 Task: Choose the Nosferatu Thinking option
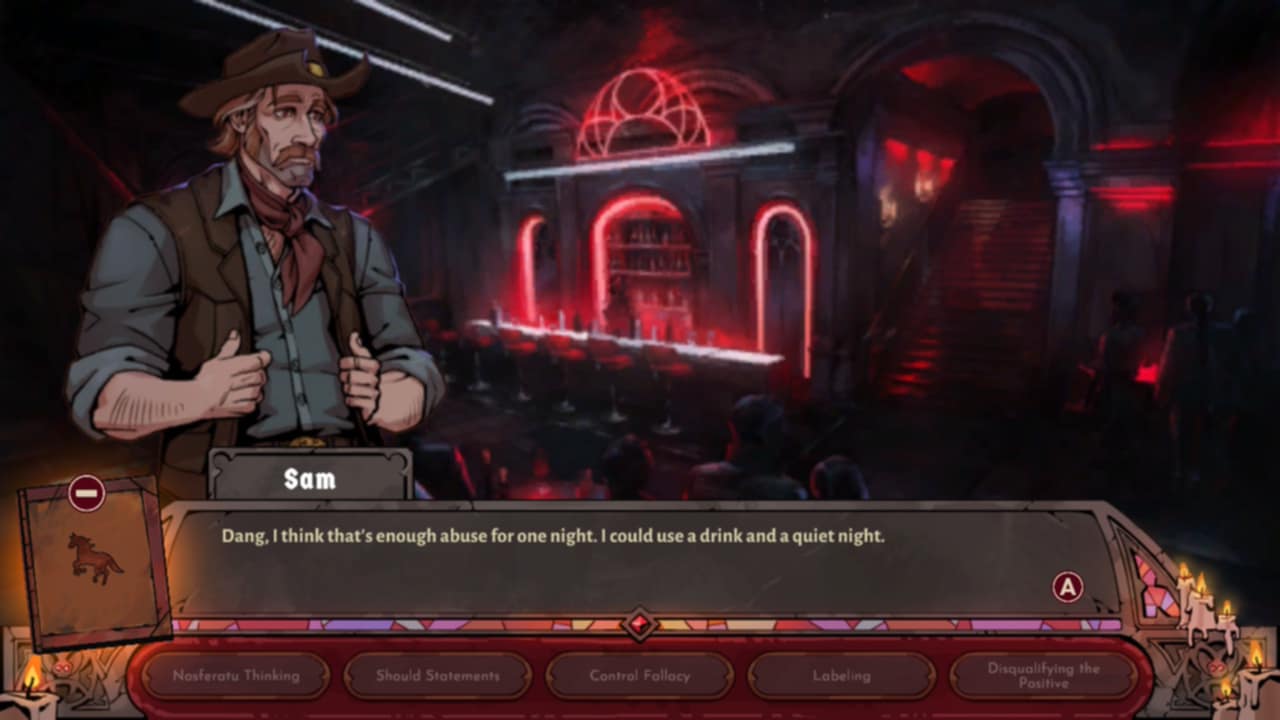[236, 676]
